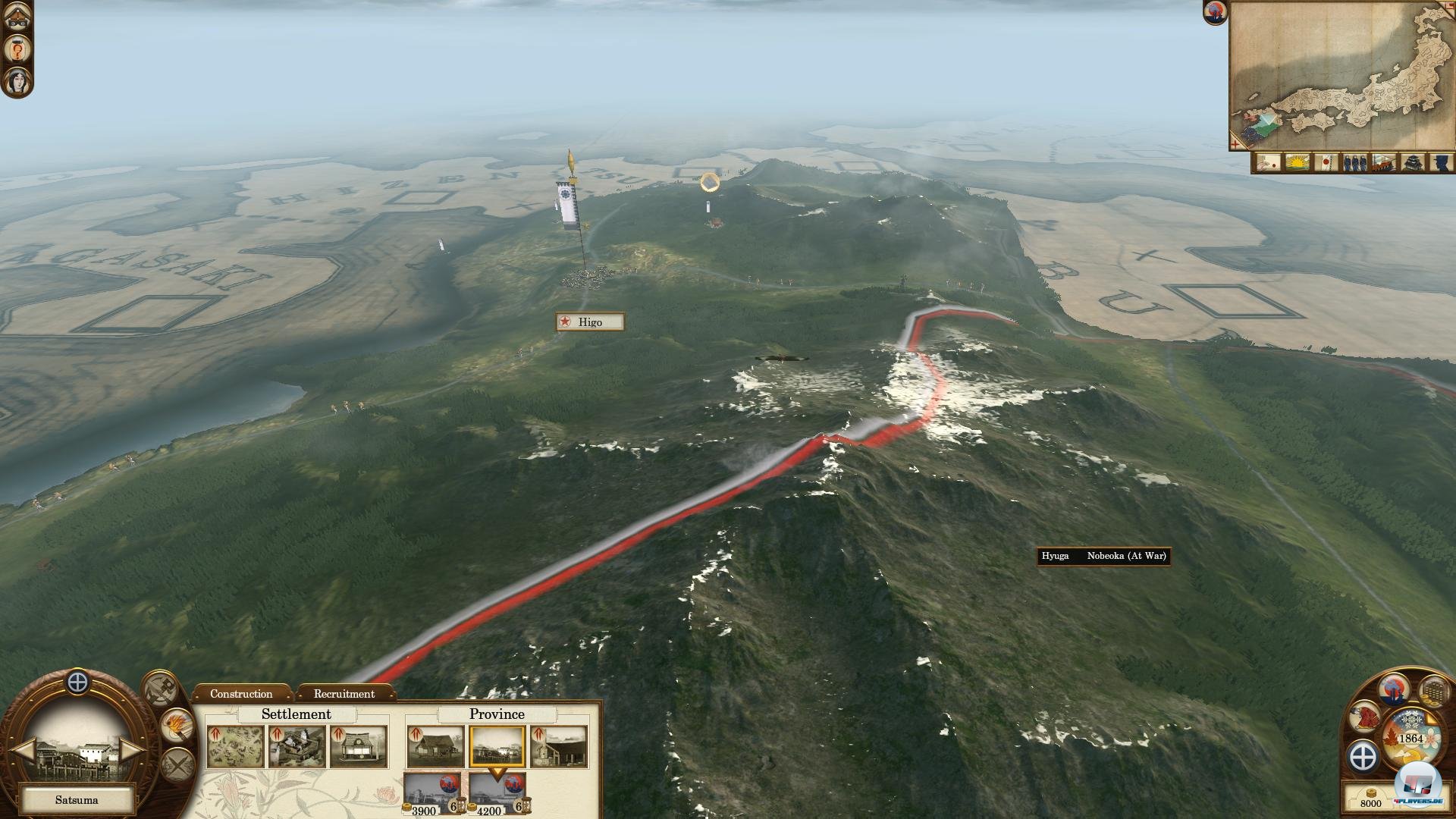The width and height of the screenshot is (1456, 819).
Task: Click the flaming torch button
Action: click(x=177, y=726)
